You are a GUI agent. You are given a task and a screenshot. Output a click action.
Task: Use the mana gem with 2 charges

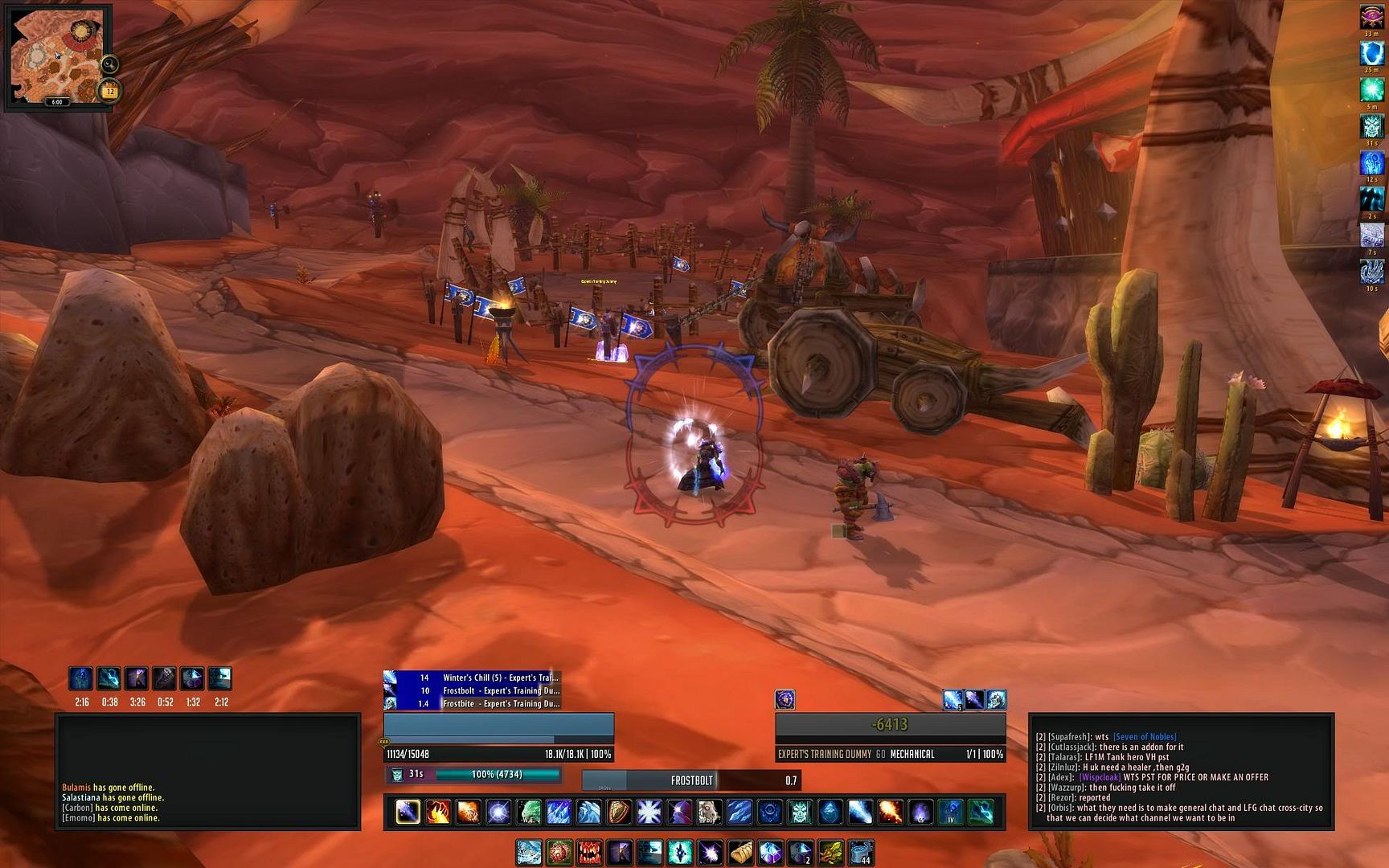(x=801, y=852)
